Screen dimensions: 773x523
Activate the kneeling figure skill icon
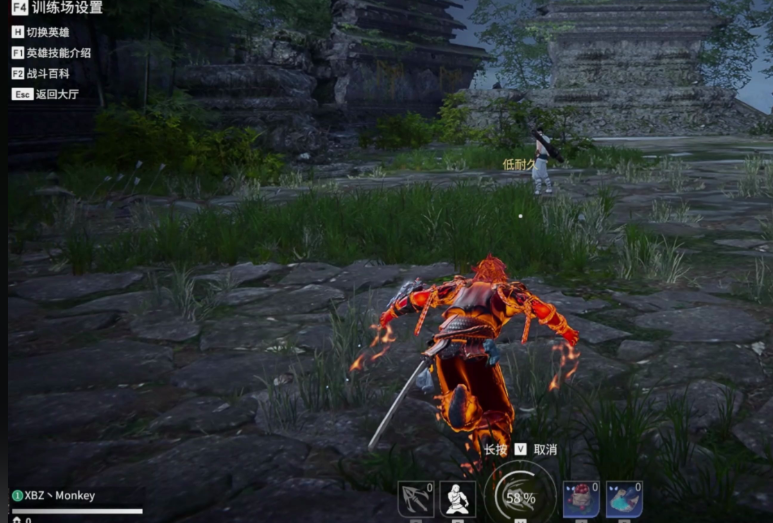pyautogui.click(x=458, y=499)
